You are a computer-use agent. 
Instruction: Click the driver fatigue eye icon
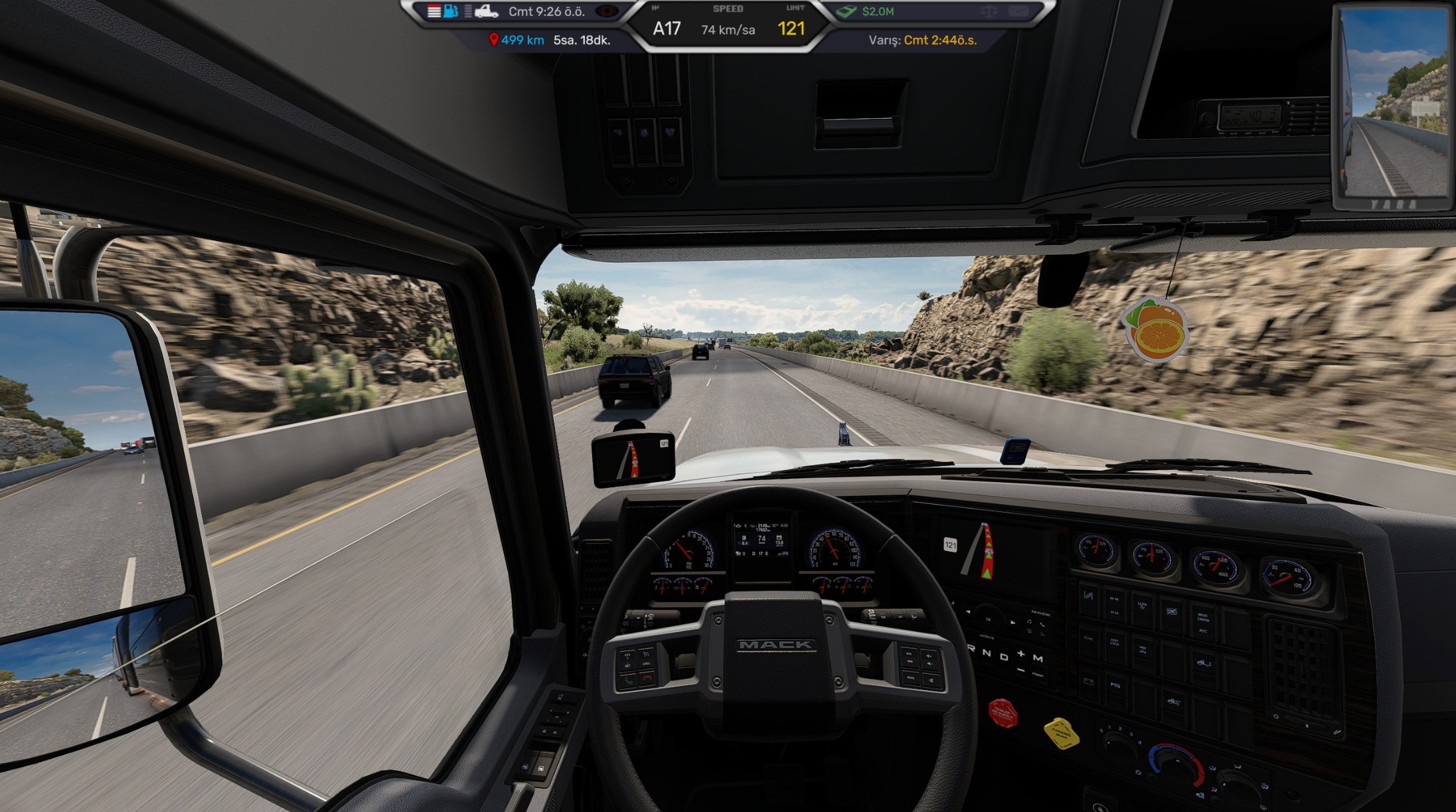(607, 11)
